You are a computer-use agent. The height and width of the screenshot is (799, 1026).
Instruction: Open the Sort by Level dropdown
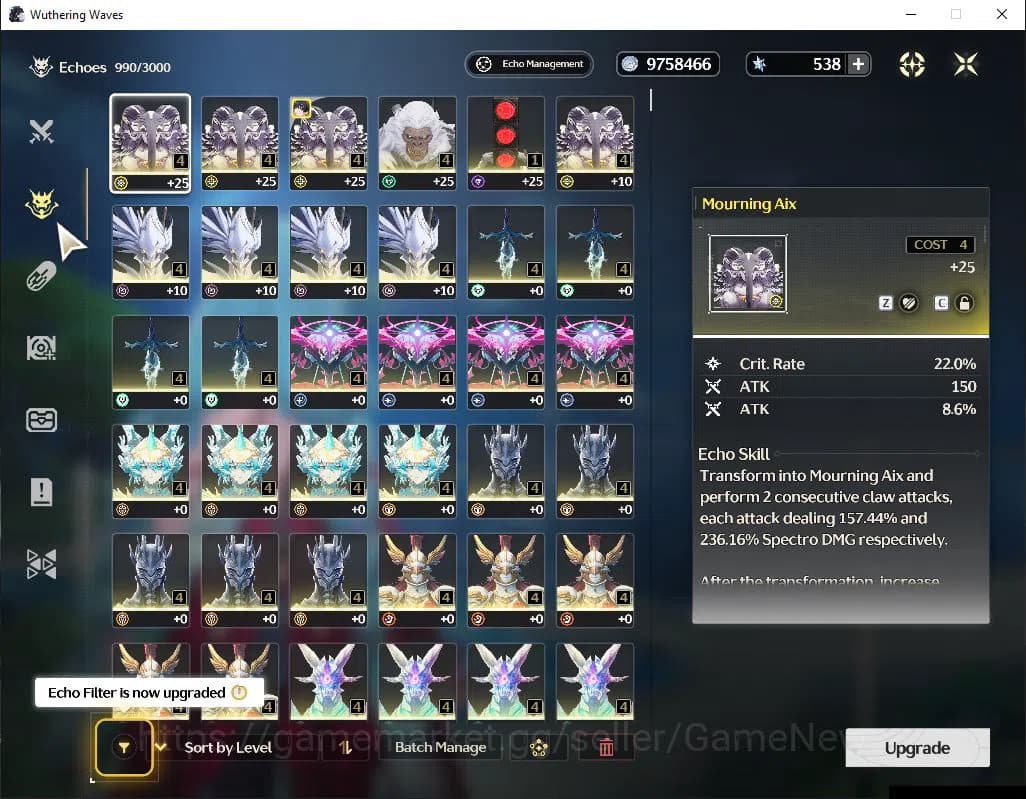228,747
